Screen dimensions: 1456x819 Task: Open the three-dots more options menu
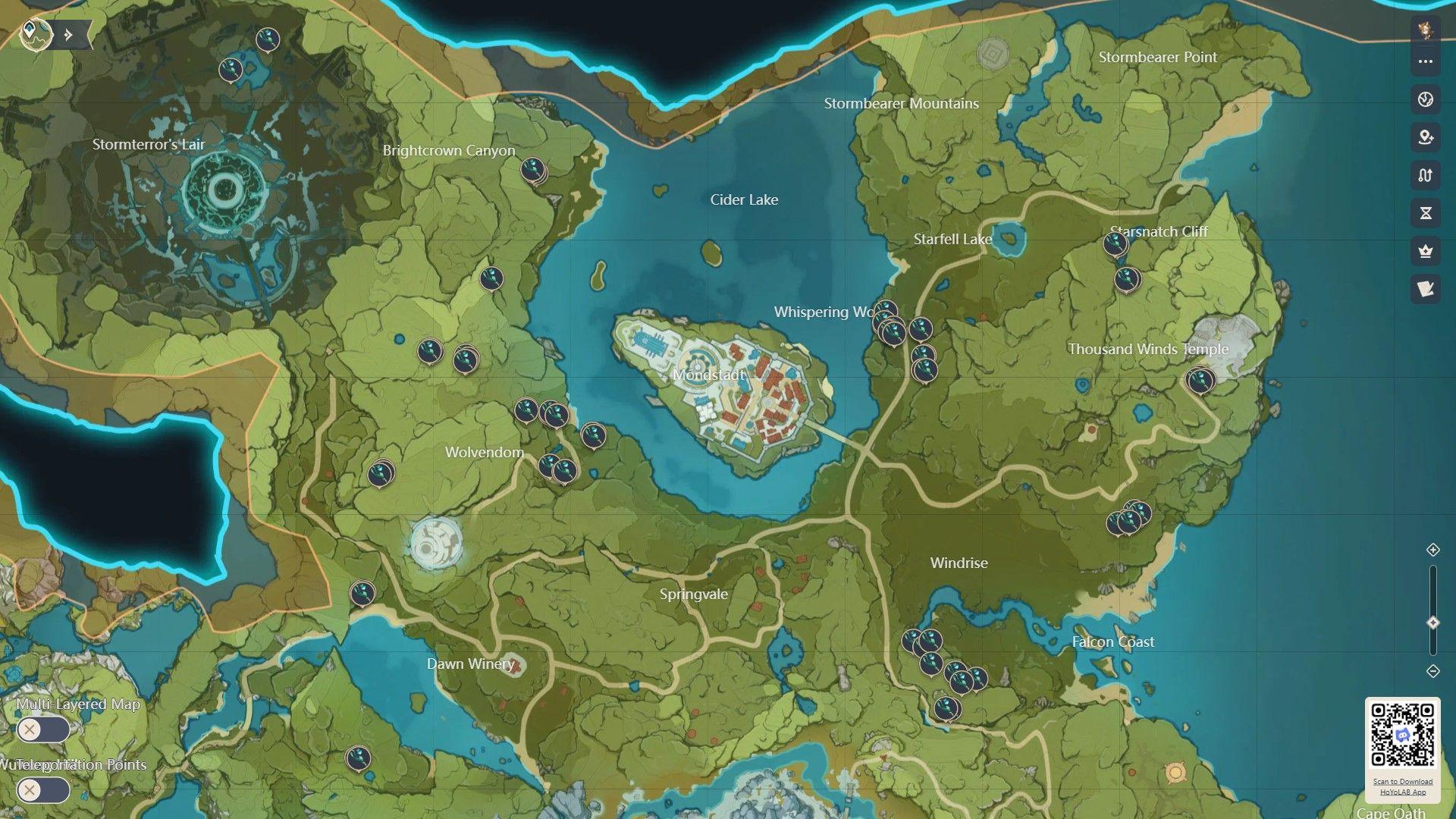[x=1425, y=61]
